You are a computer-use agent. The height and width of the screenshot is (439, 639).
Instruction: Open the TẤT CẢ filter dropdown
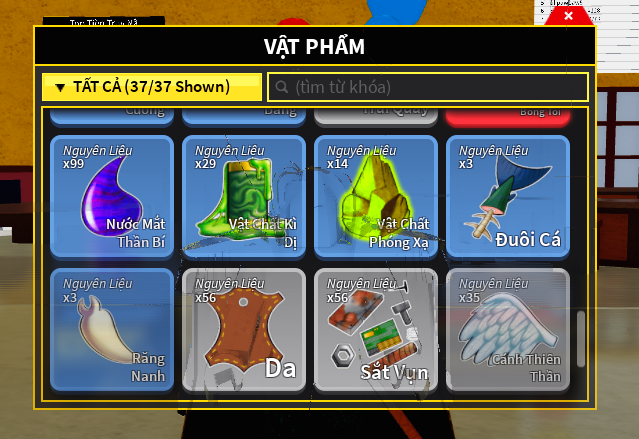click(151, 87)
